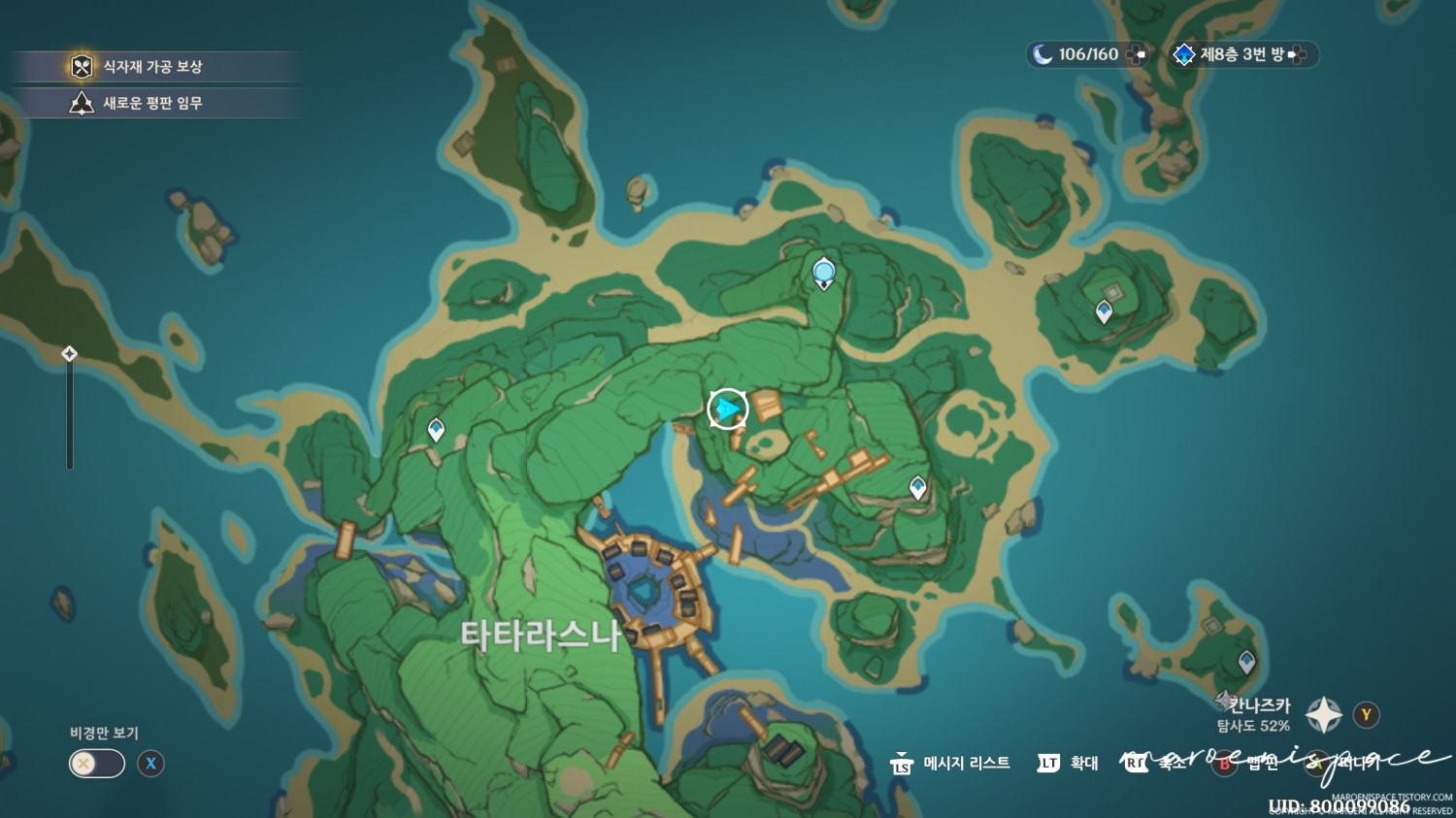Open the Original Resin moon icon showing 106/160
Viewport: 1456px width, 818px height.
(x=1042, y=55)
